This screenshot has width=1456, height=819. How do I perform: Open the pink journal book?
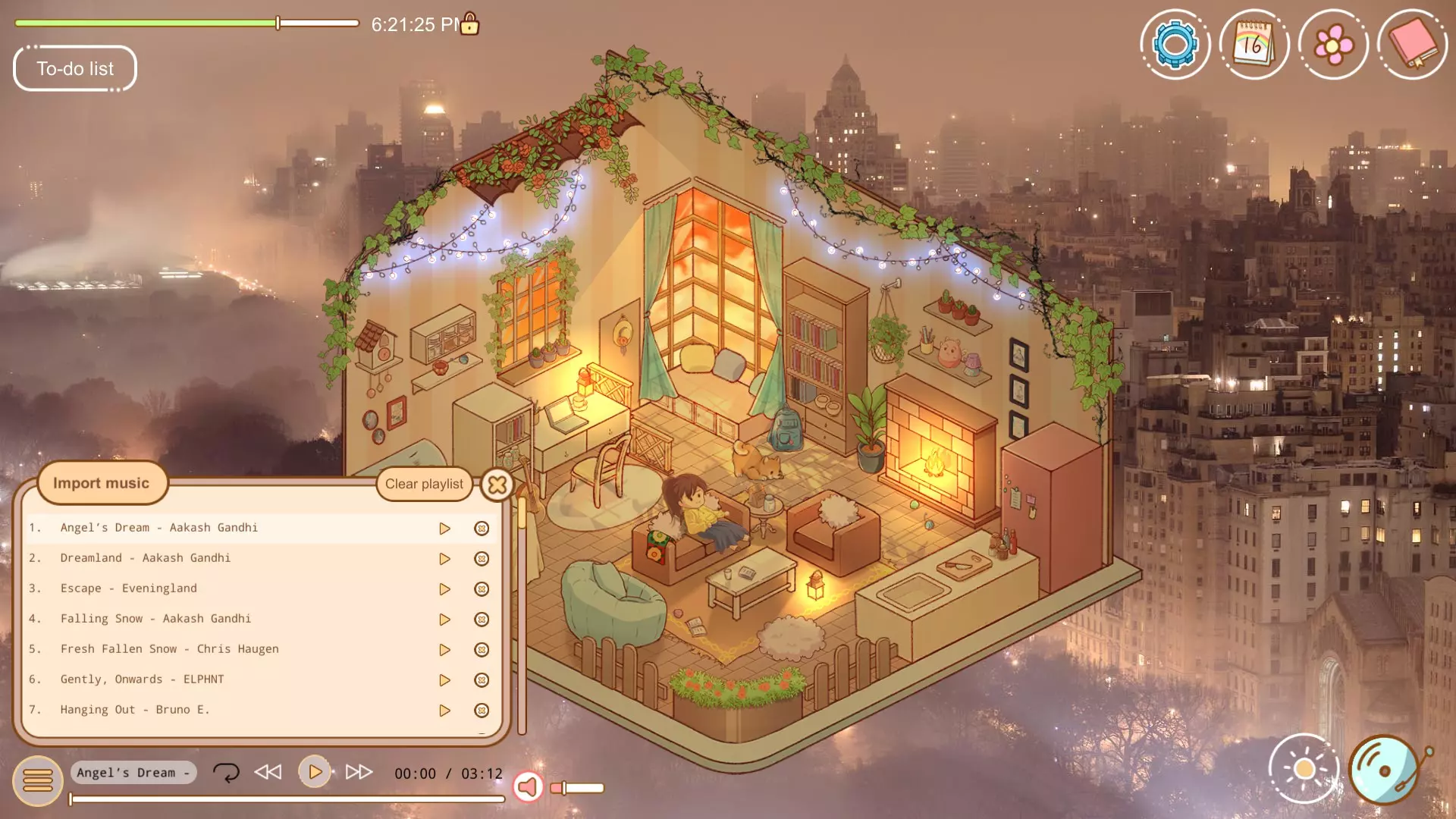click(x=1412, y=45)
